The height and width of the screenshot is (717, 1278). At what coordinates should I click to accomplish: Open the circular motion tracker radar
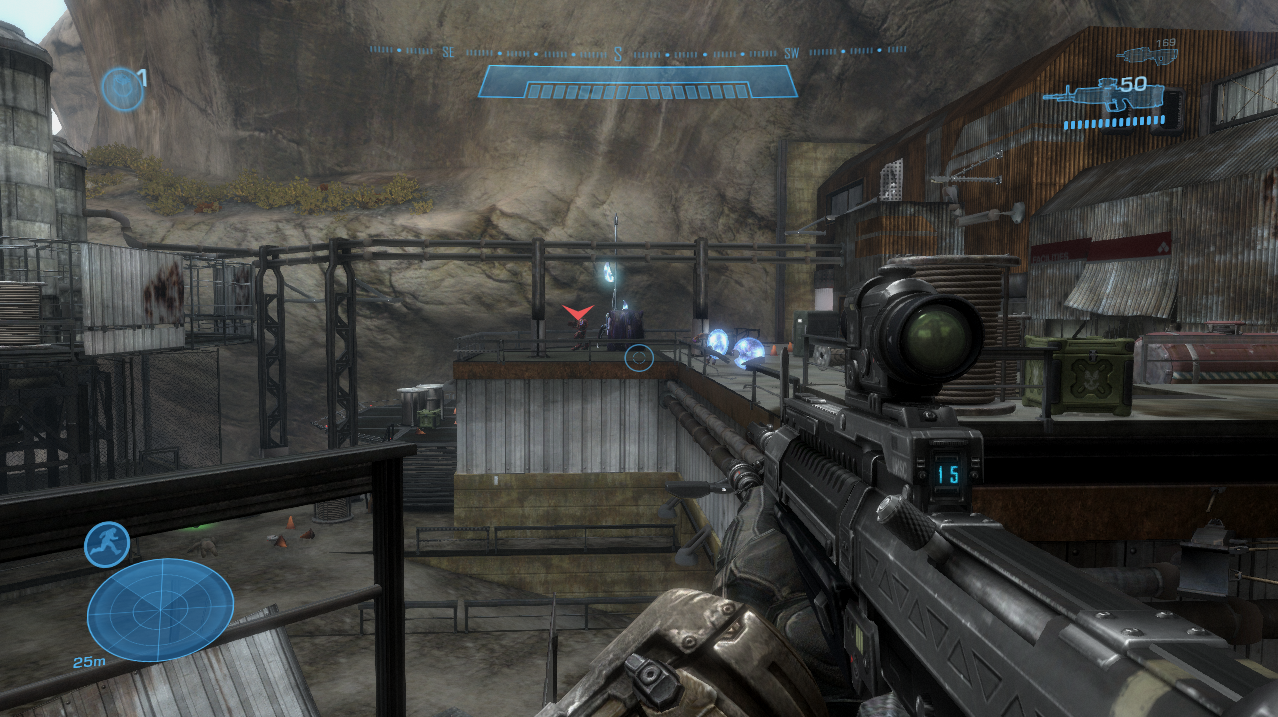pos(160,609)
